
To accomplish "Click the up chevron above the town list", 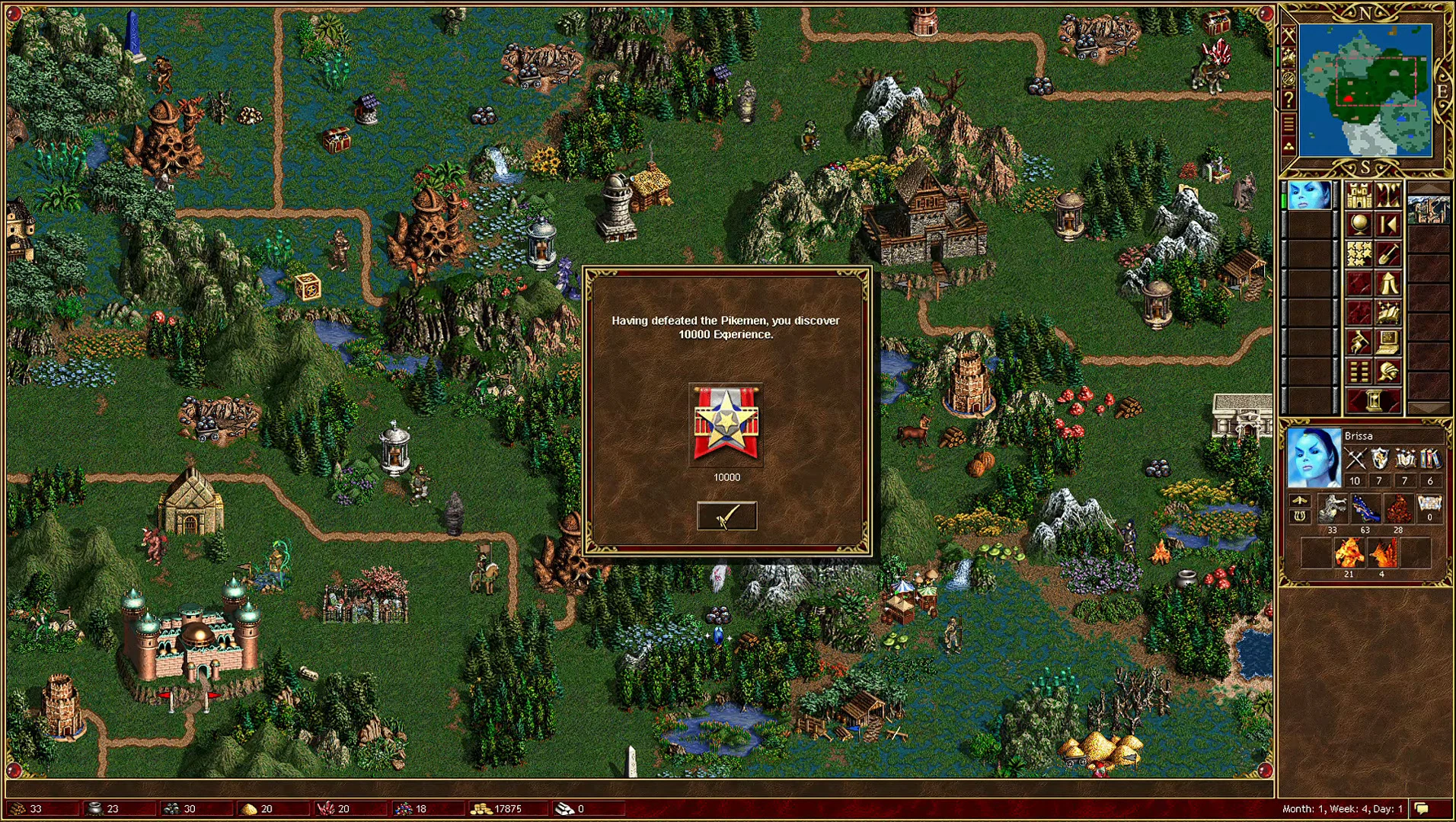I will (1429, 190).
